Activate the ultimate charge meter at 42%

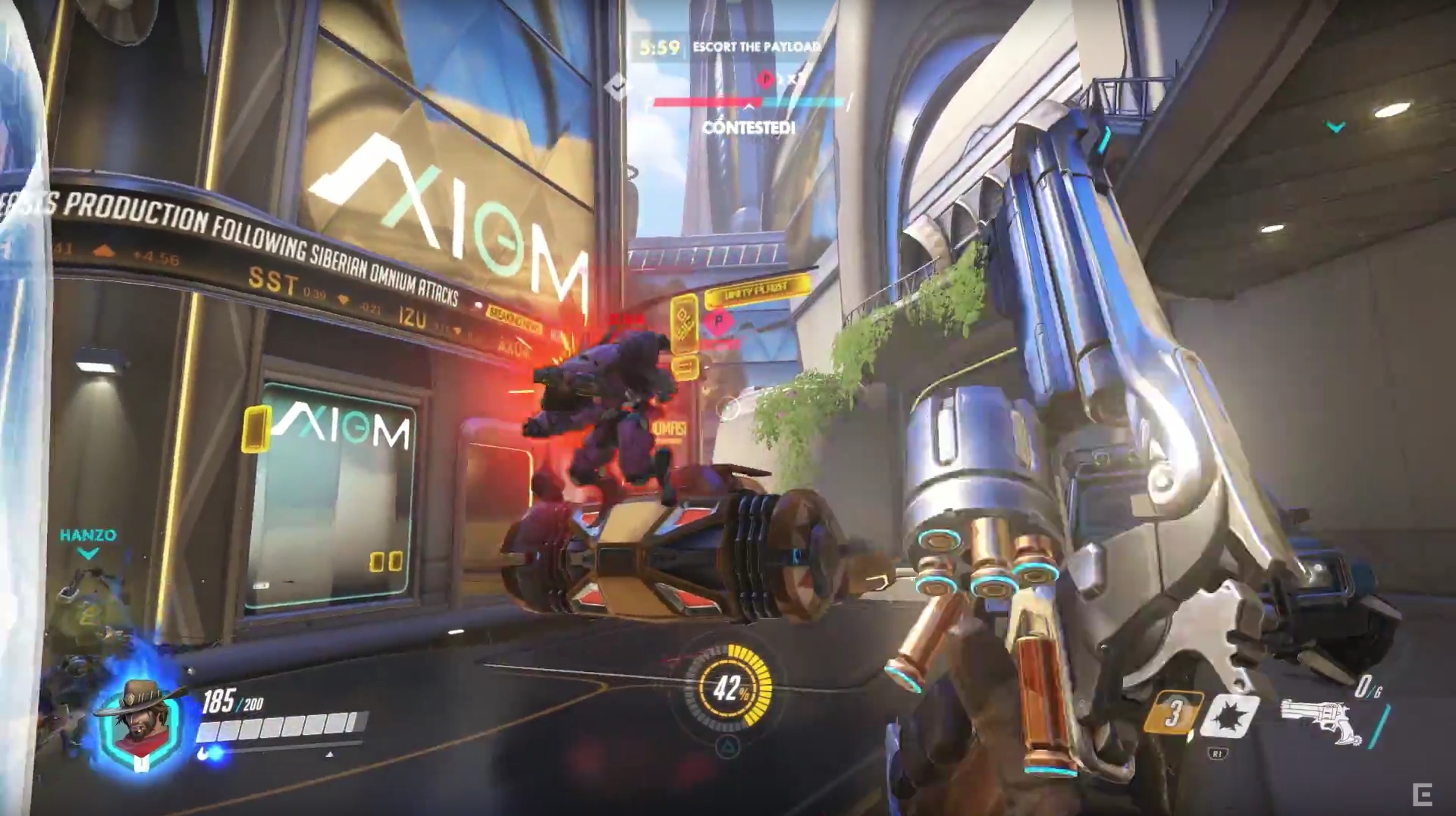(729, 689)
